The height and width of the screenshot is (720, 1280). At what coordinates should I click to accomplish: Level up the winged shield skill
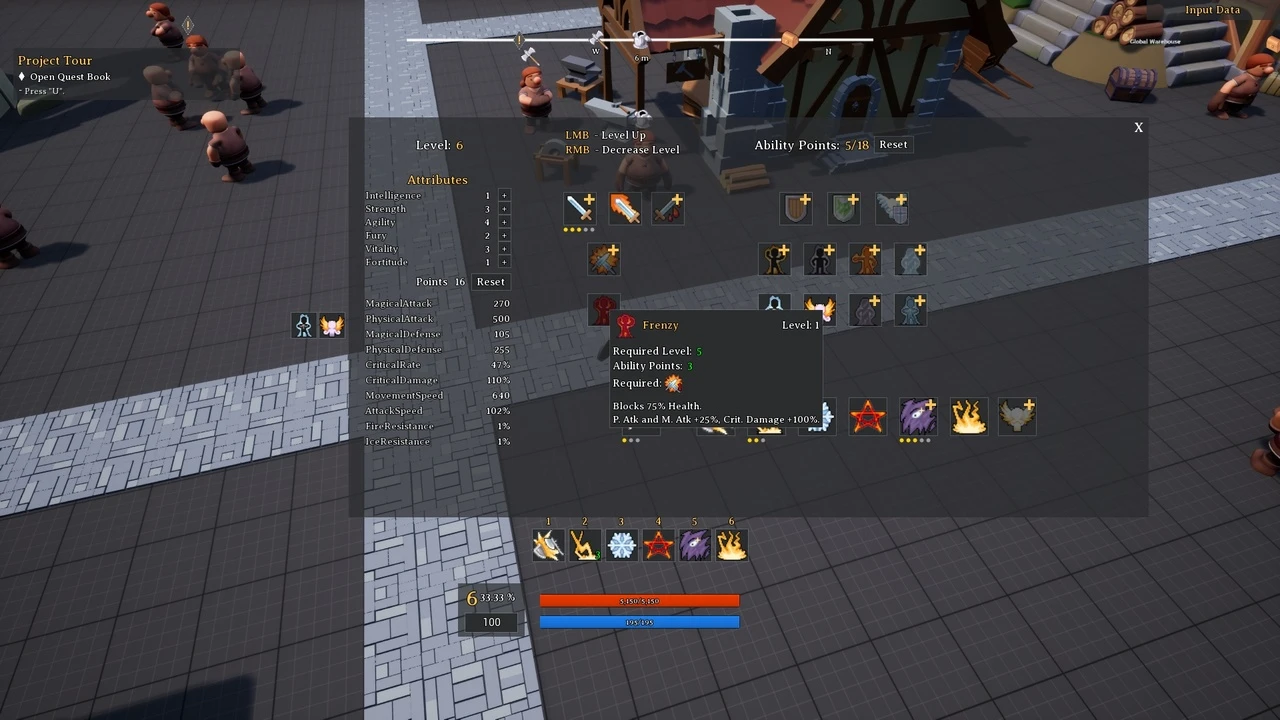892,208
